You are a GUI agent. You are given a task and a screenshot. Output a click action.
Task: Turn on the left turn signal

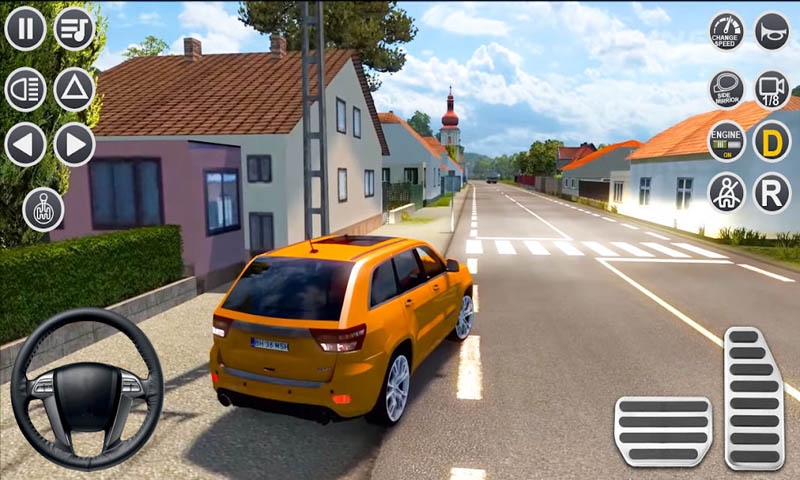coord(25,144)
